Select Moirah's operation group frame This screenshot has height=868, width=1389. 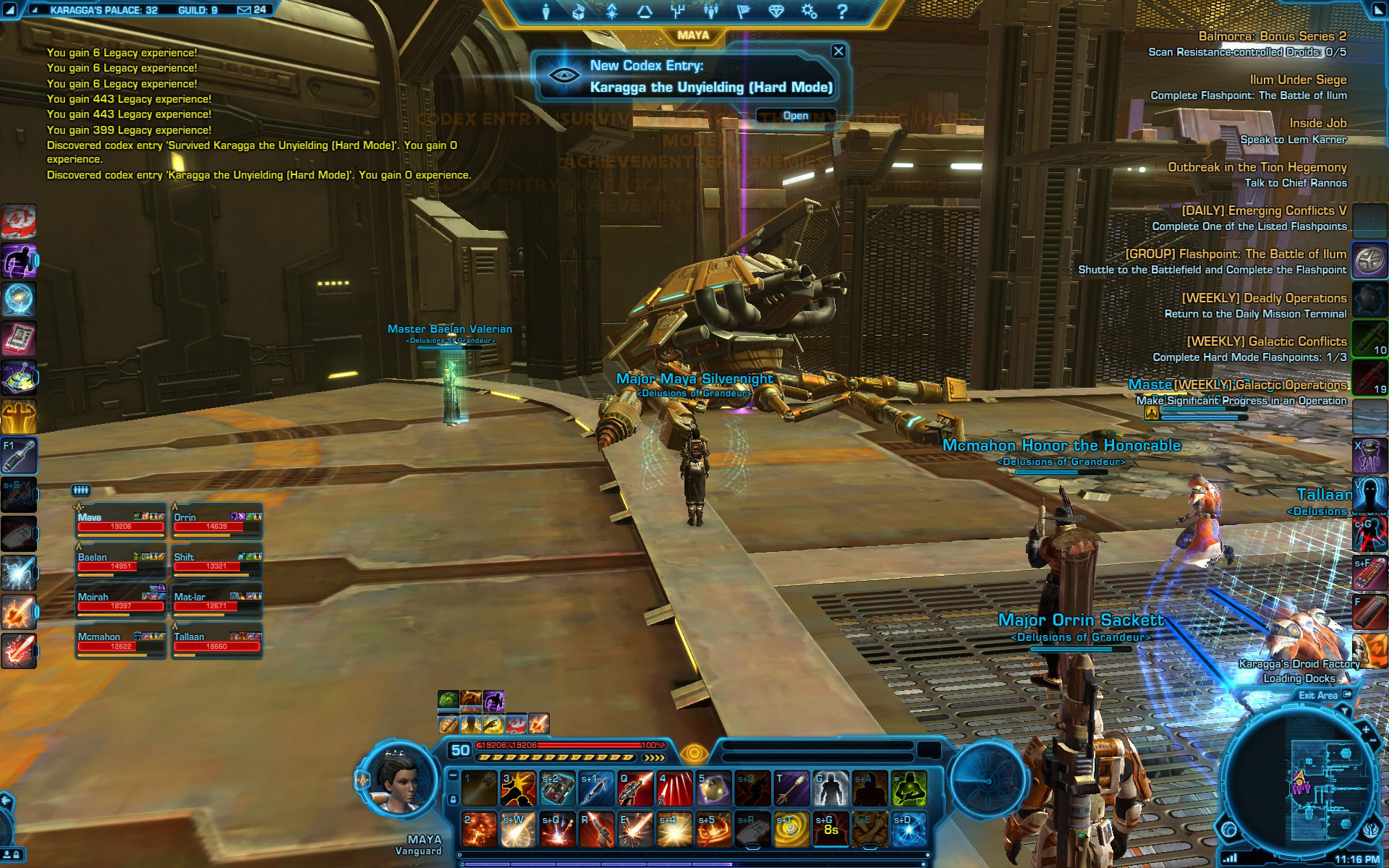click(121, 601)
